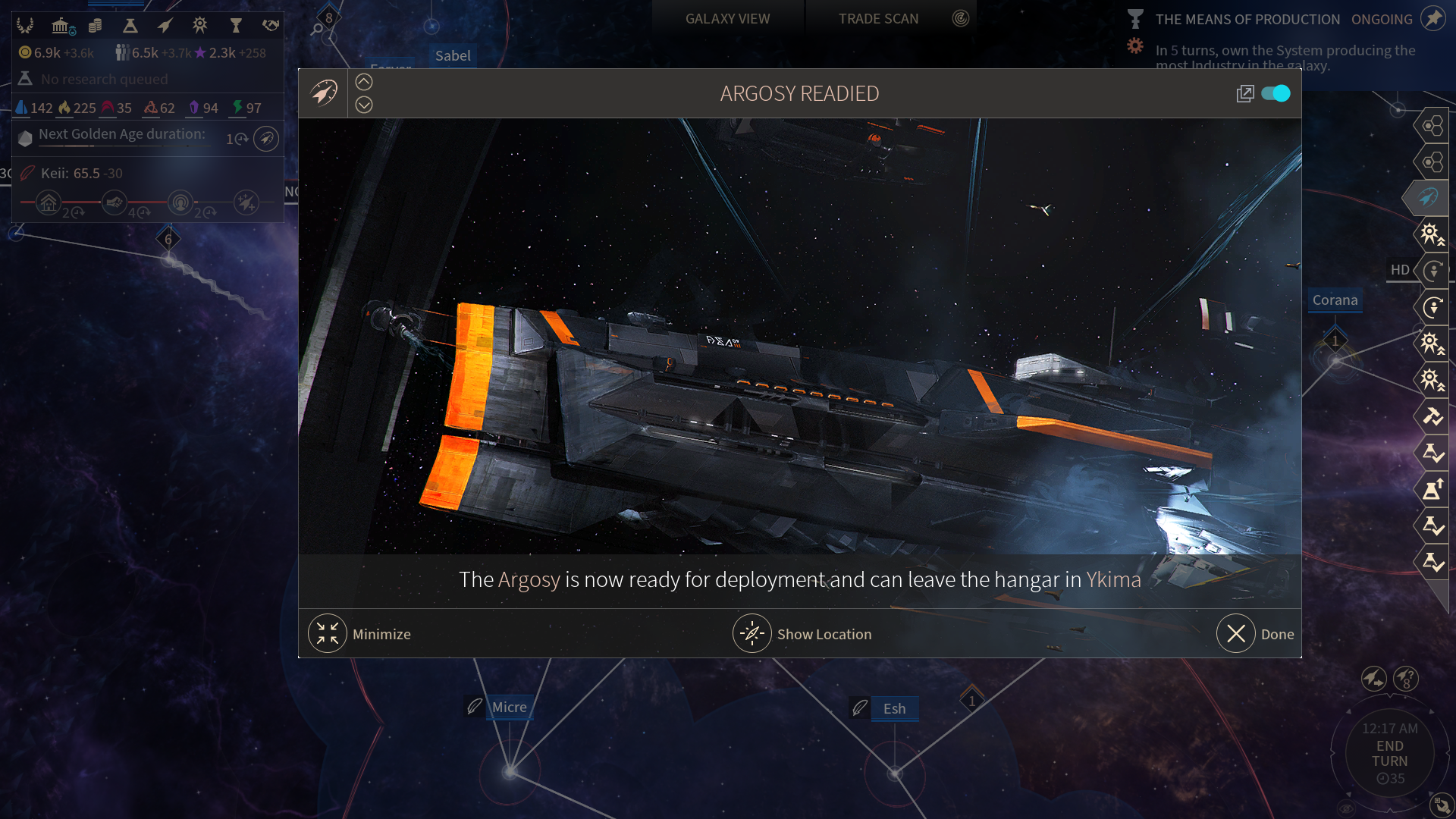
Task: Toggle the cyan switch in notification header
Action: (x=1276, y=93)
